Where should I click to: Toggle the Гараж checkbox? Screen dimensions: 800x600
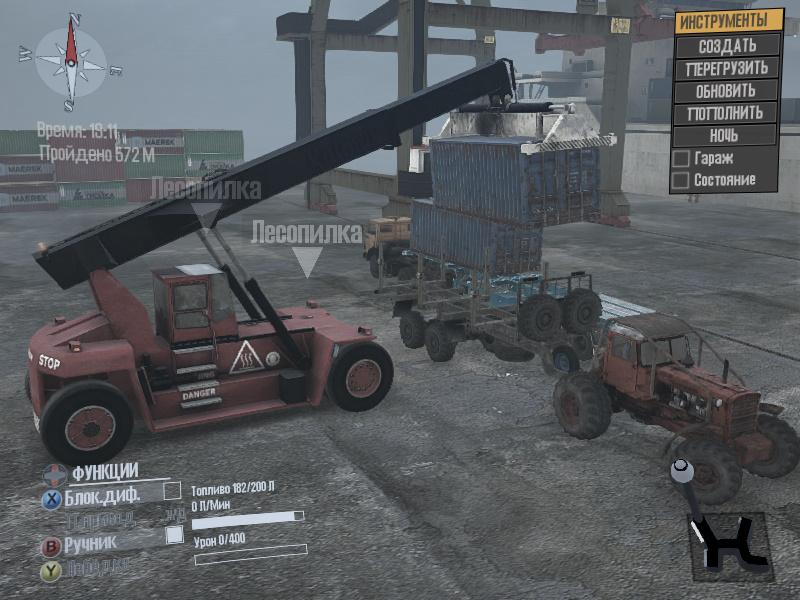tap(681, 158)
